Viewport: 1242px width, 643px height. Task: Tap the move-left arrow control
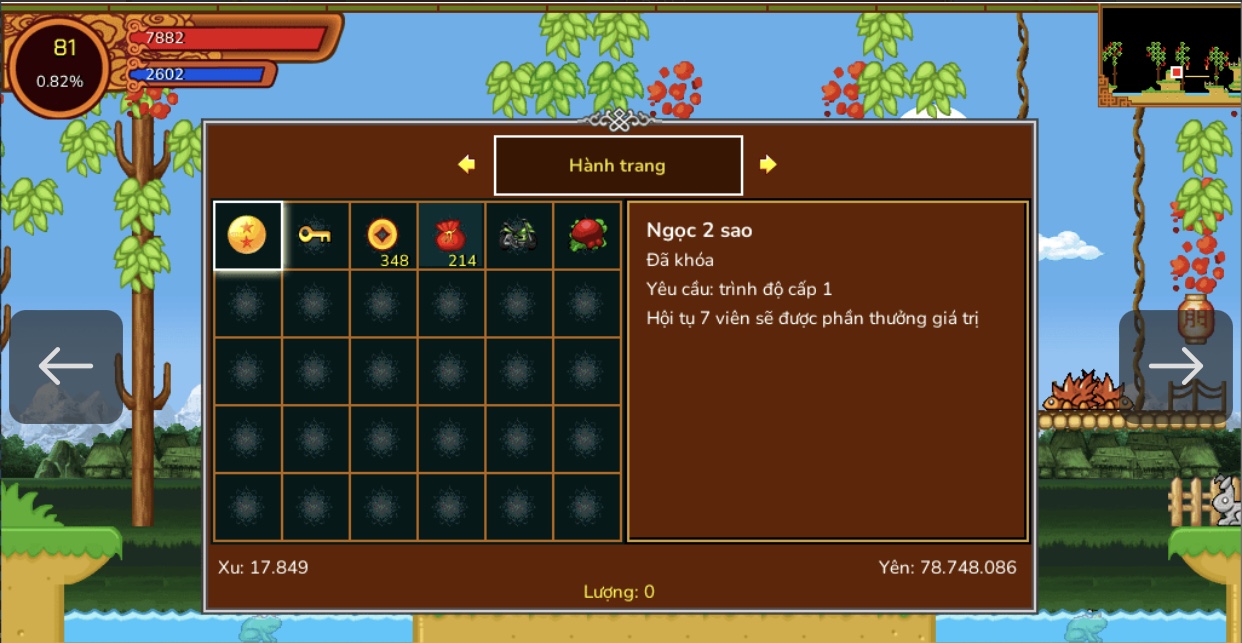coord(66,367)
